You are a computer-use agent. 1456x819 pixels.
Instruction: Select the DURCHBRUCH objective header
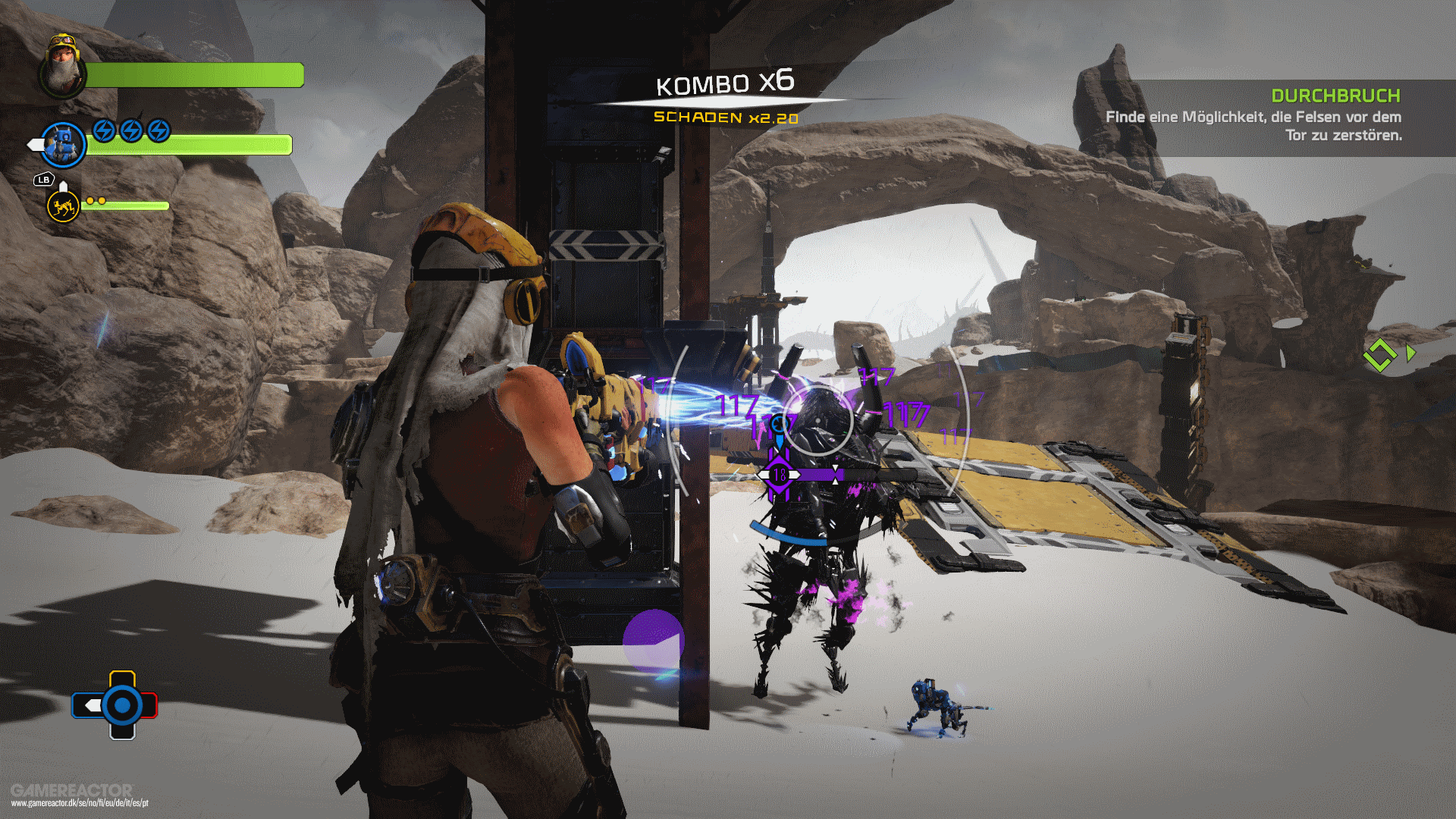(1335, 96)
